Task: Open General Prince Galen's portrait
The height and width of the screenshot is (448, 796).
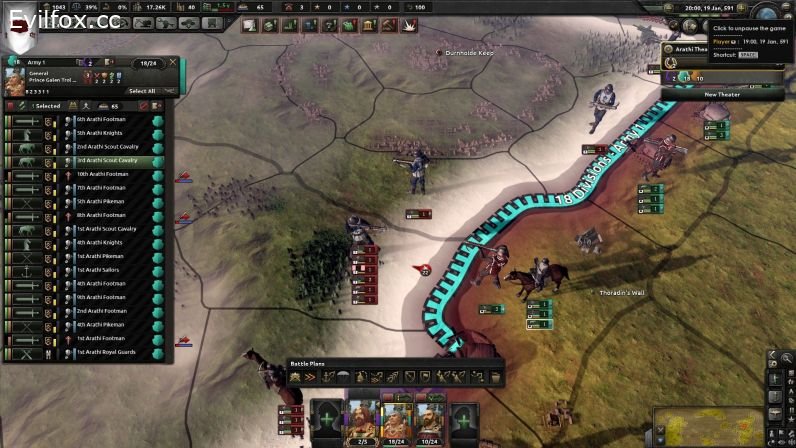Action: coord(14,77)
